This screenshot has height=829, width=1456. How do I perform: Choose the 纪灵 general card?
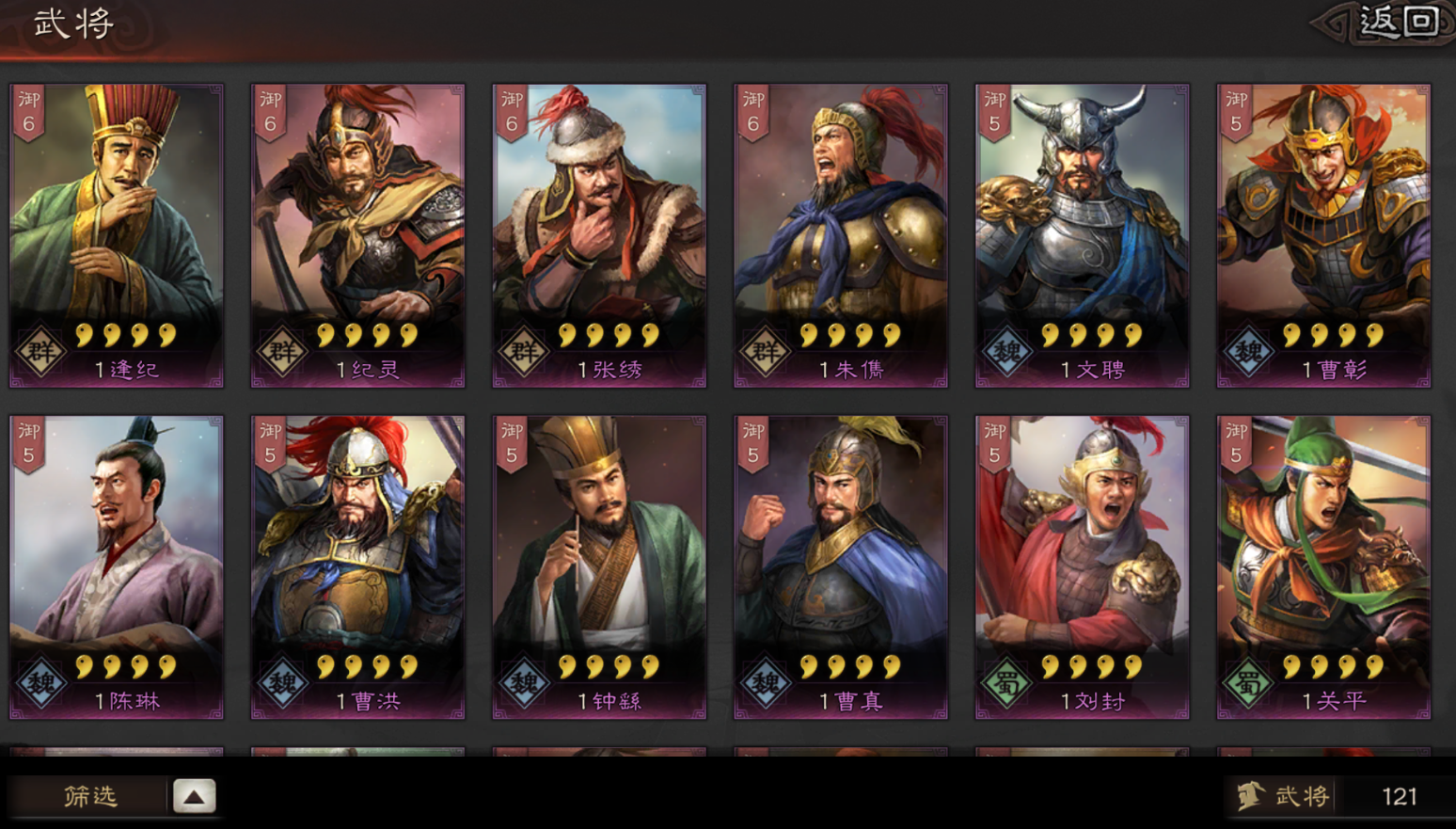coord(357,235)
